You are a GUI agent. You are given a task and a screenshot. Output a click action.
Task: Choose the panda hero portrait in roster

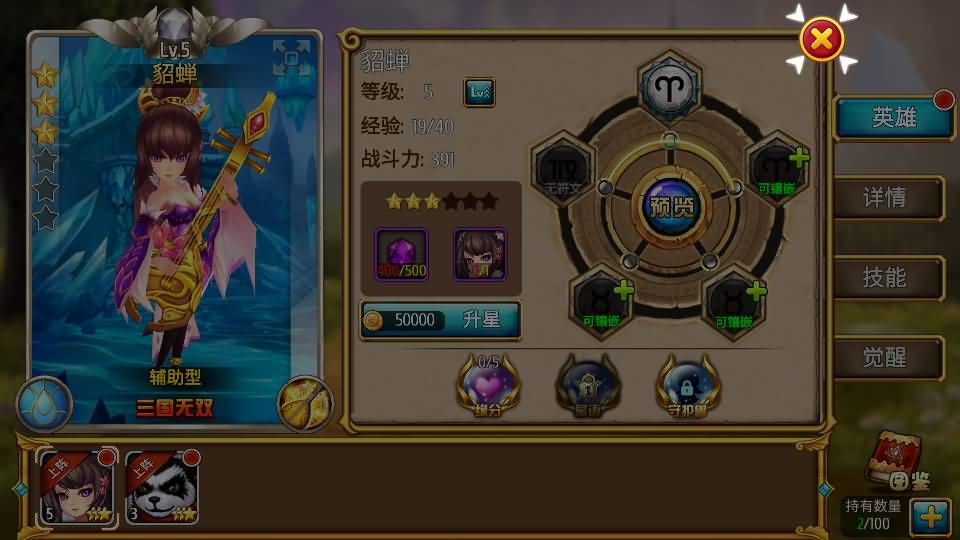(x=162, y=487)
